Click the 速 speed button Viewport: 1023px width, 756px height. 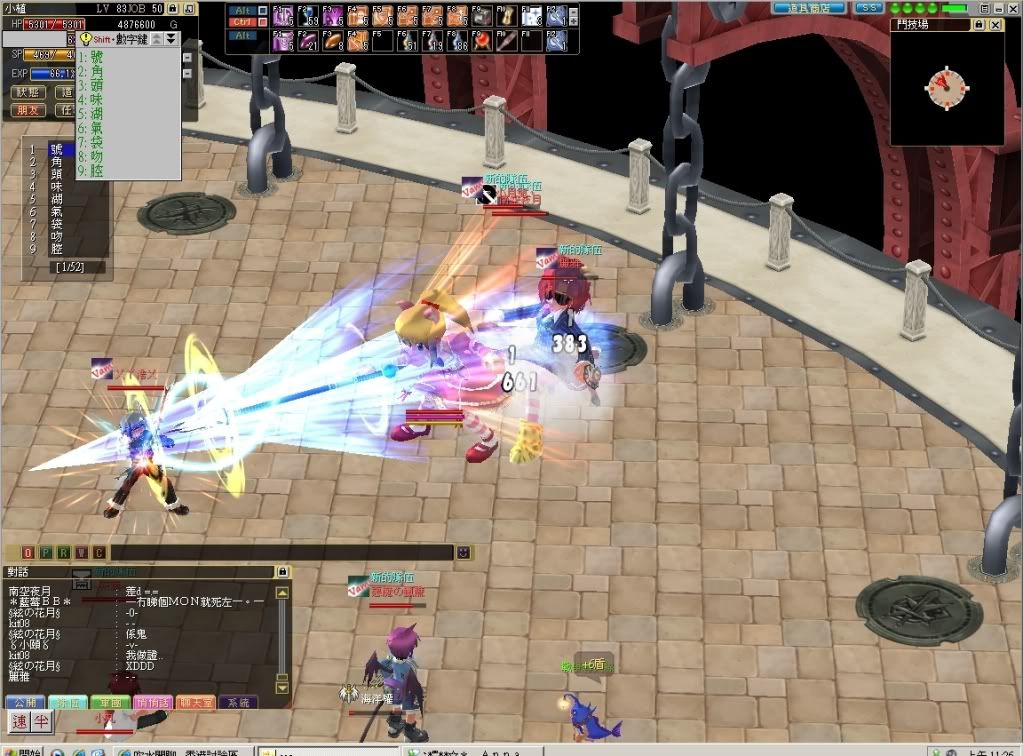19,721
